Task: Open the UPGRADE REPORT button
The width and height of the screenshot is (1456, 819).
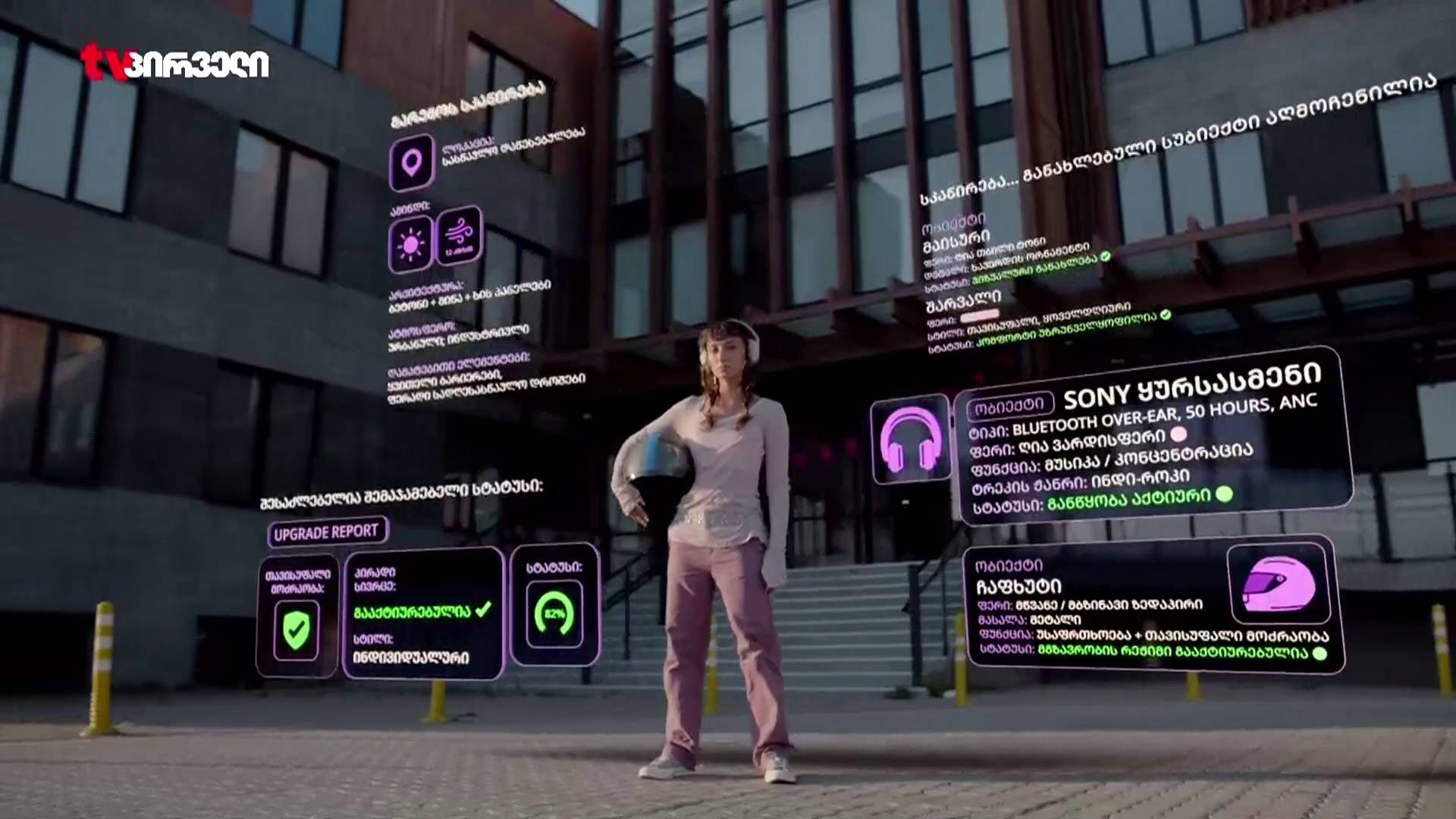Action: pyautogui.click(x=327, y=532)
